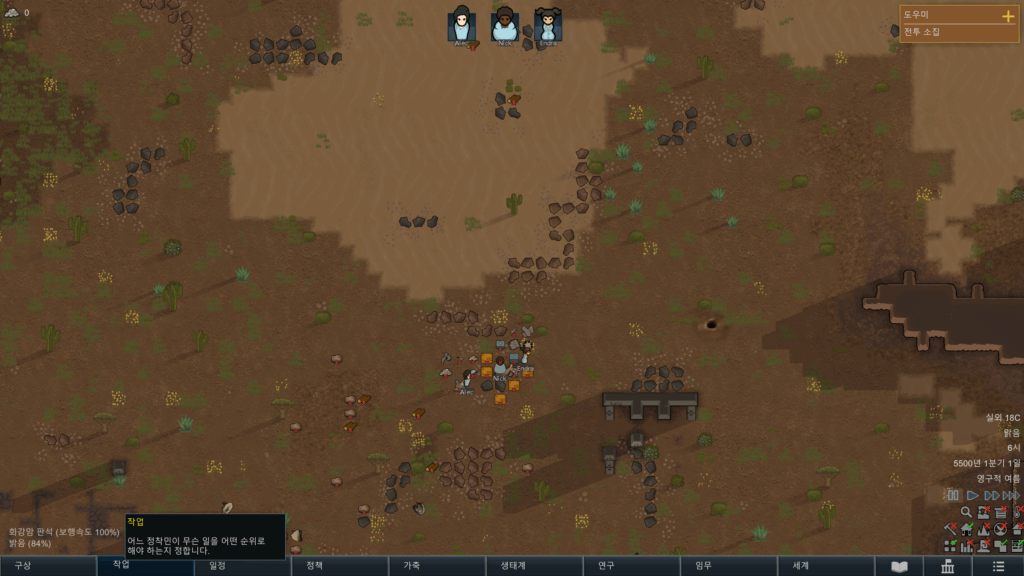This screenshot has width=1024, height=576.
Task: Set game speed to triple fast-forward
Action: [1010, 495]
